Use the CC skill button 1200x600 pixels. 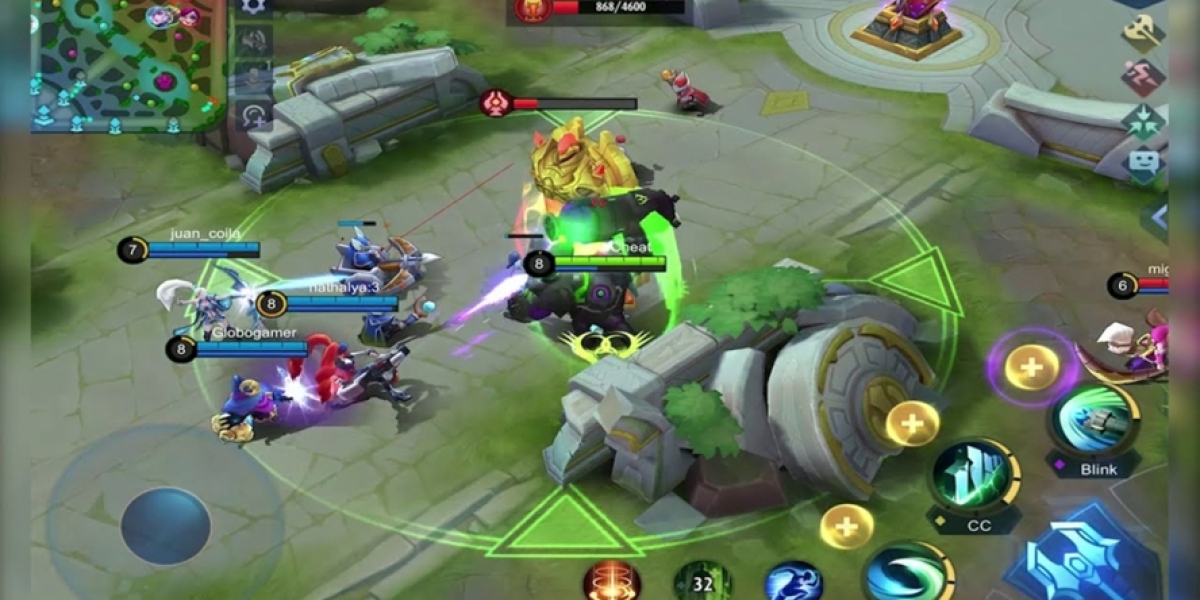coord(974,474)
